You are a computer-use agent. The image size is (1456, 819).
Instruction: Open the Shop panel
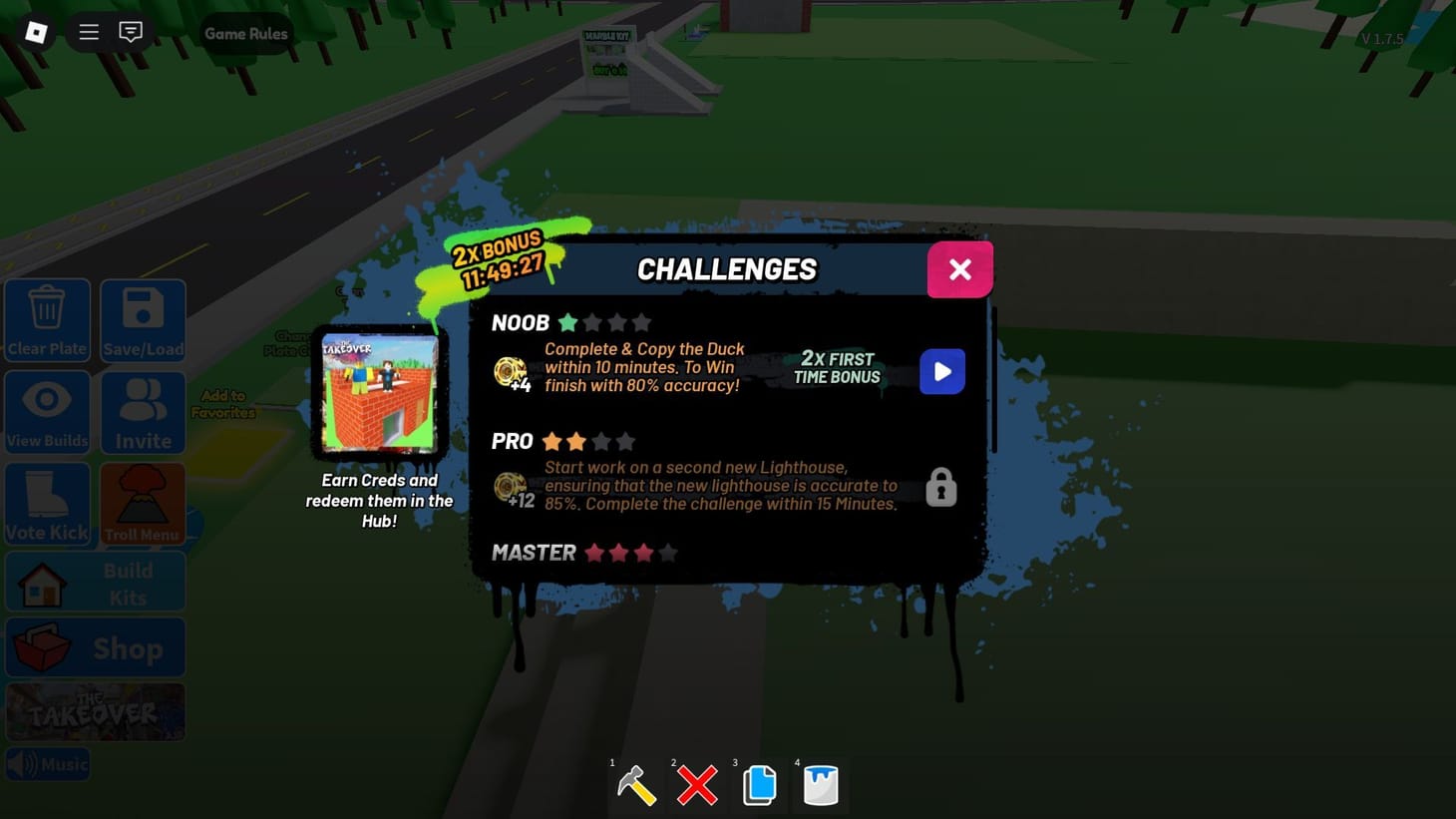[95, 647]
